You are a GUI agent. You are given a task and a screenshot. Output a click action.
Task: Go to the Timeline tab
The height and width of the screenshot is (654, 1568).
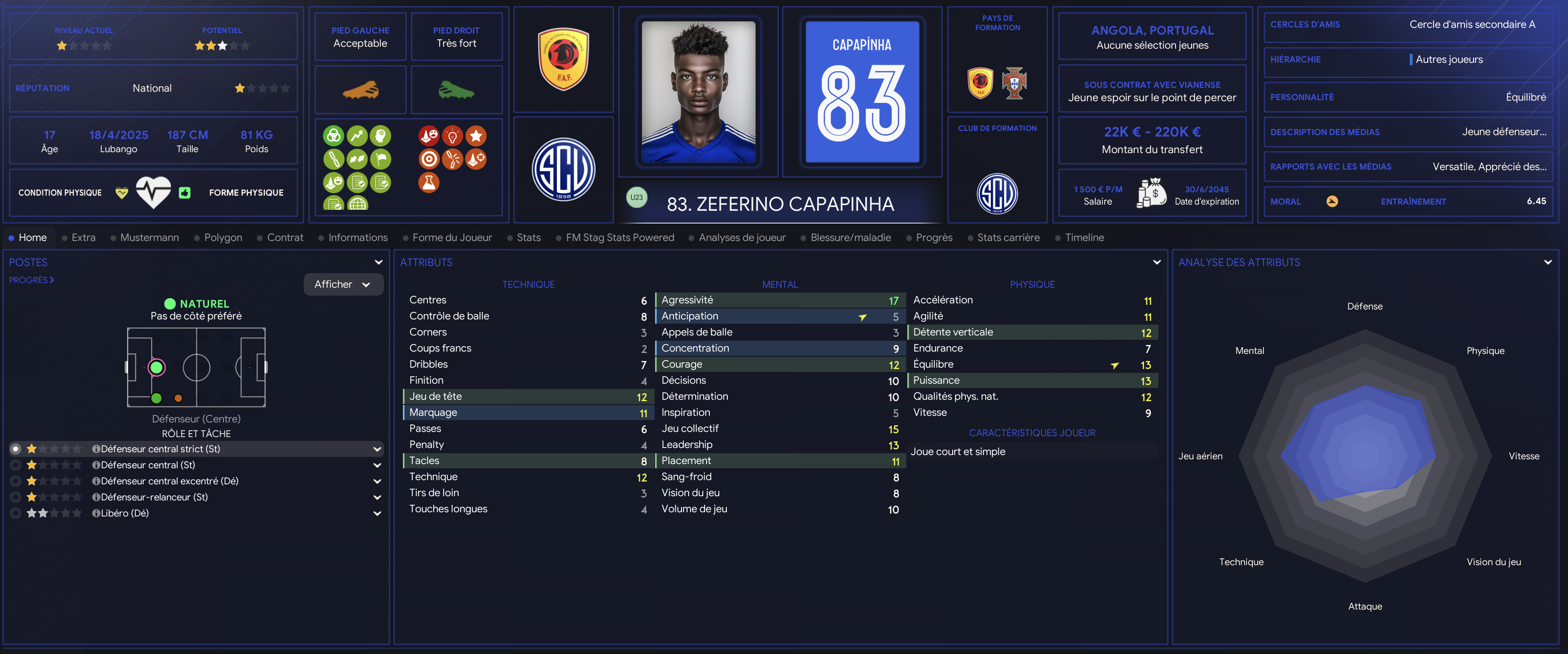[1084, 238]
